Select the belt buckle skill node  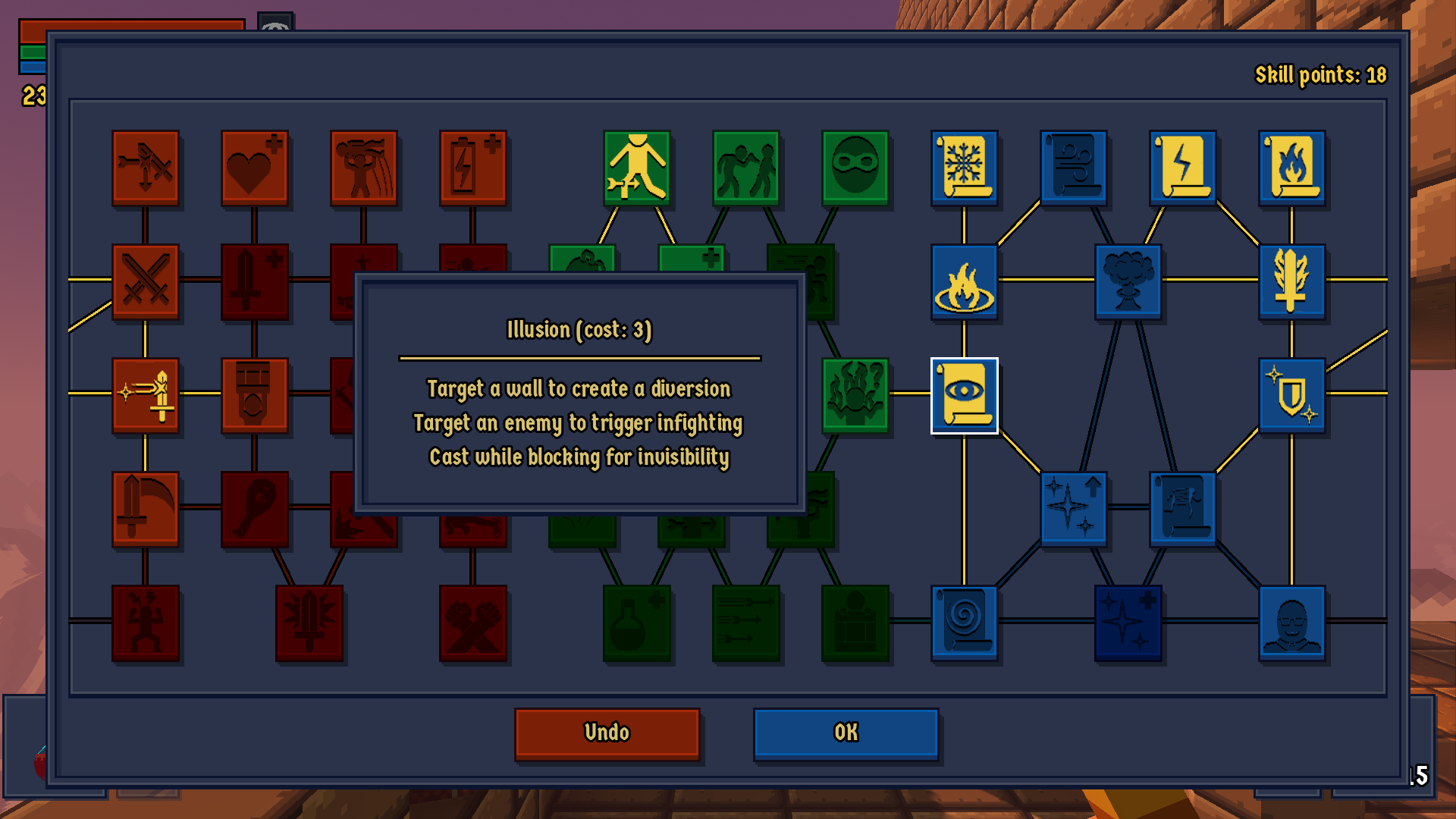pos(254,394)
